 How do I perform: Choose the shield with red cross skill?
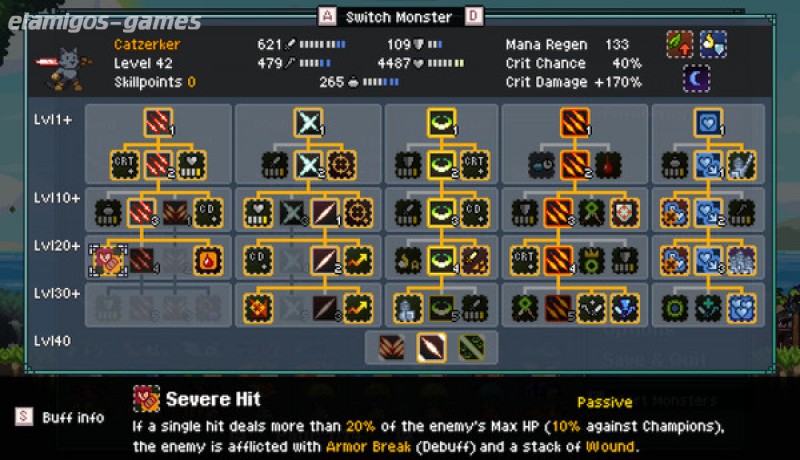[x=625, y=212]
